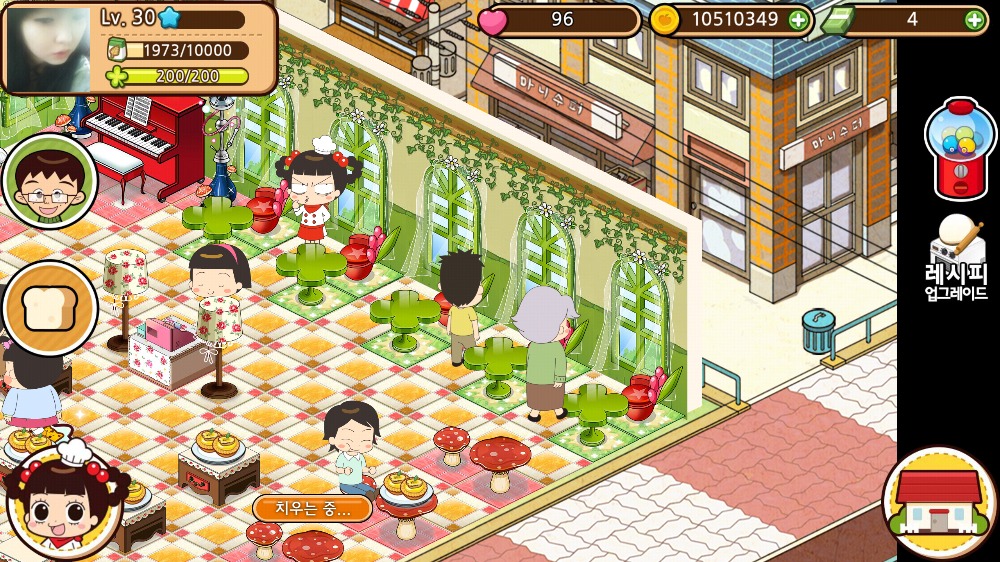Open the gumball machine gacha

point(959,148)
